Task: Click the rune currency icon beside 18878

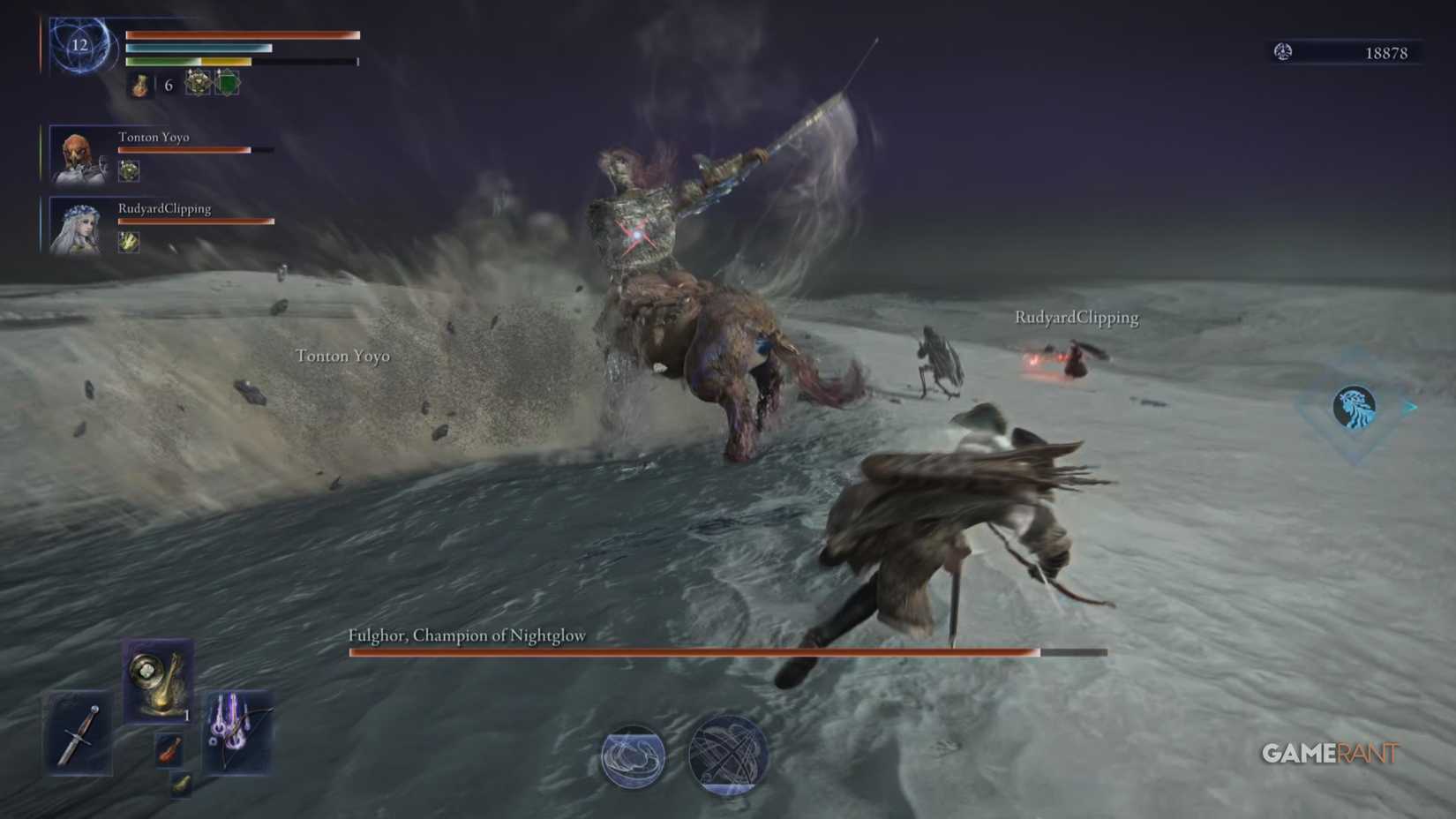Action: (x=1285, y=52)
